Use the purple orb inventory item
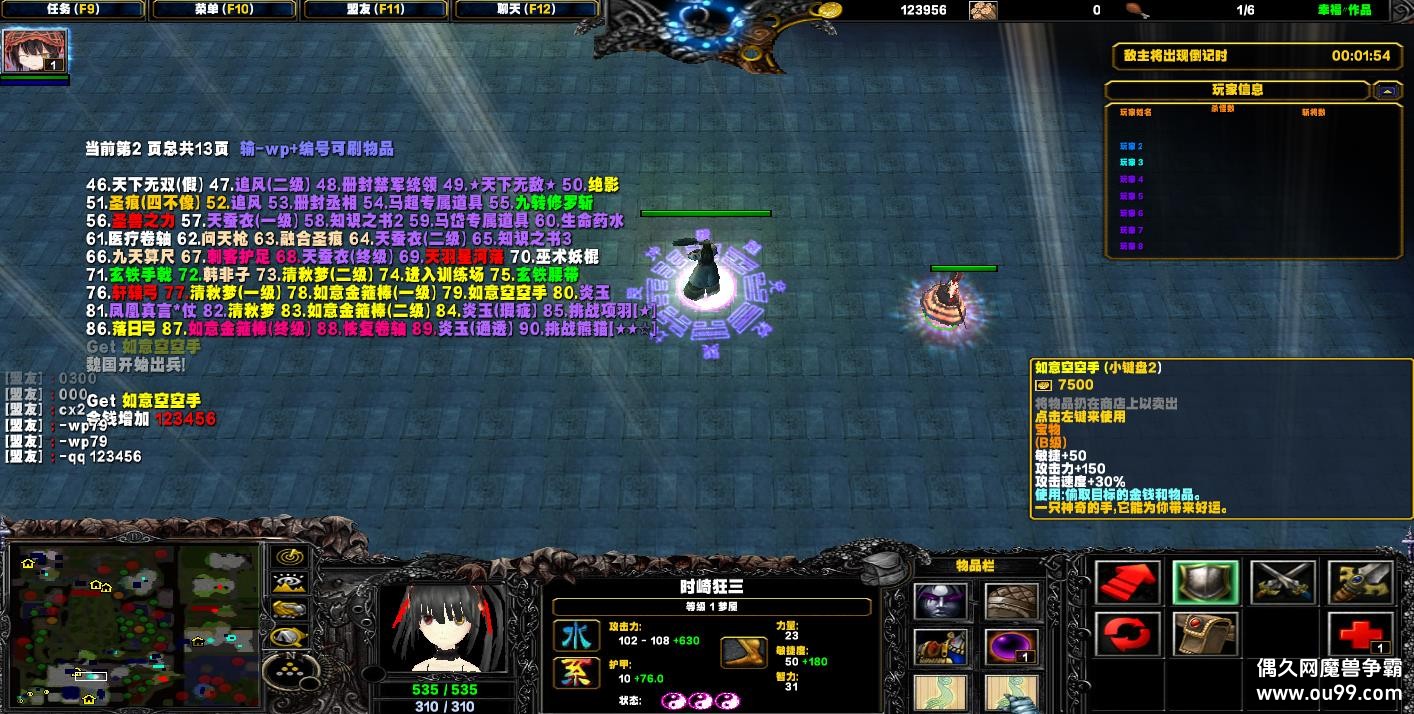This screenshot has height=714, width=1414. [x=1011, y=647]
